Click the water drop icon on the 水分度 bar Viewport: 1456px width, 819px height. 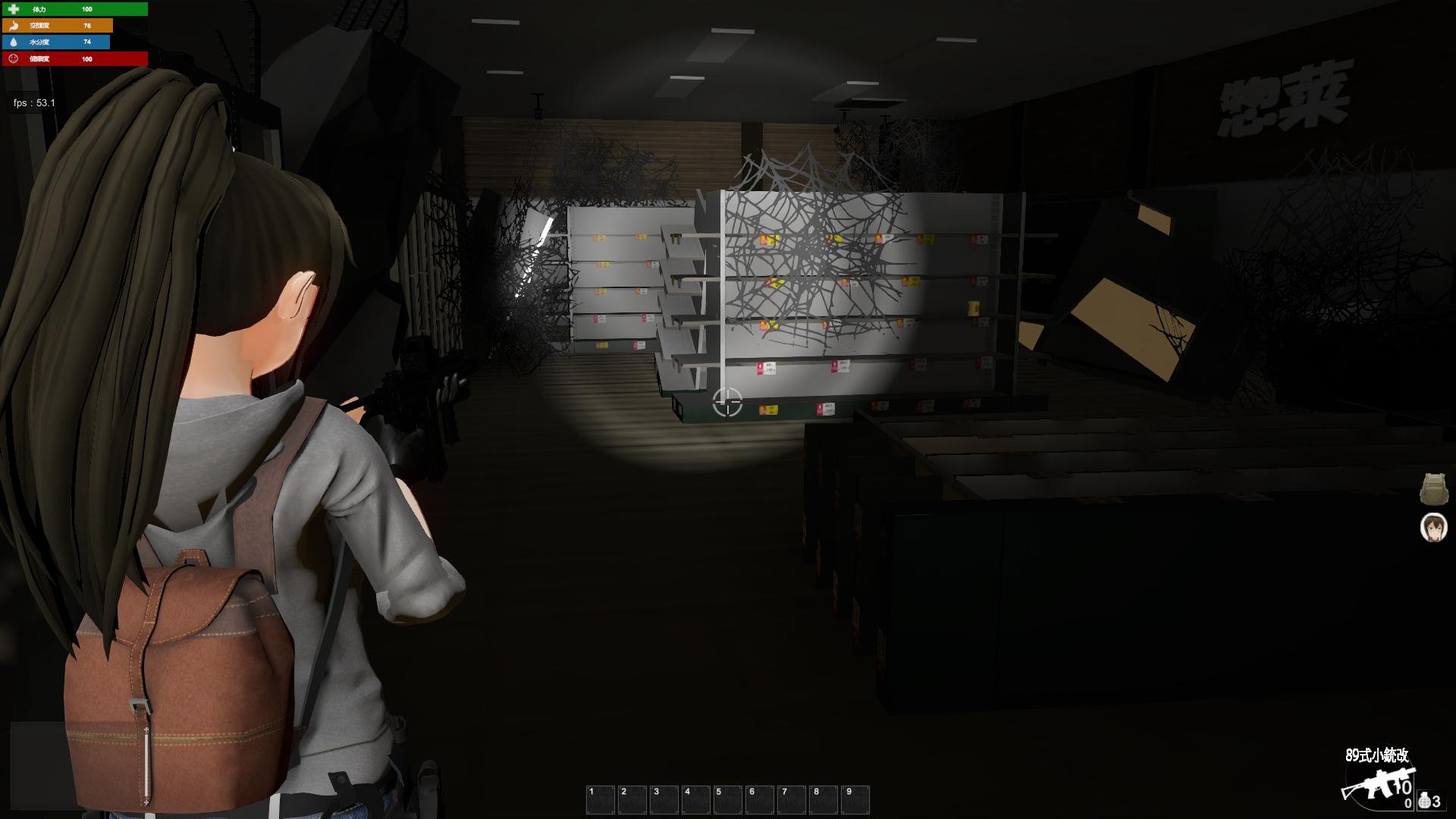tap(15, 43)
